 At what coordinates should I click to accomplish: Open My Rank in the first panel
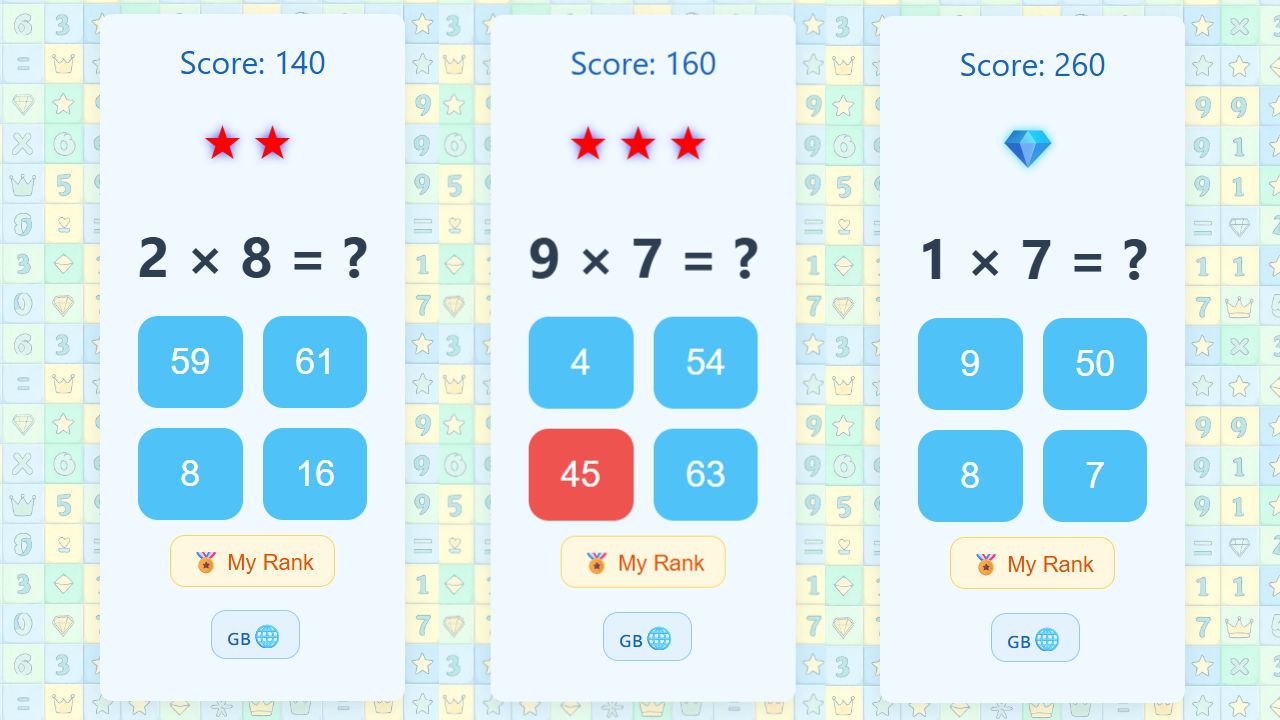(x=252, y=561)
